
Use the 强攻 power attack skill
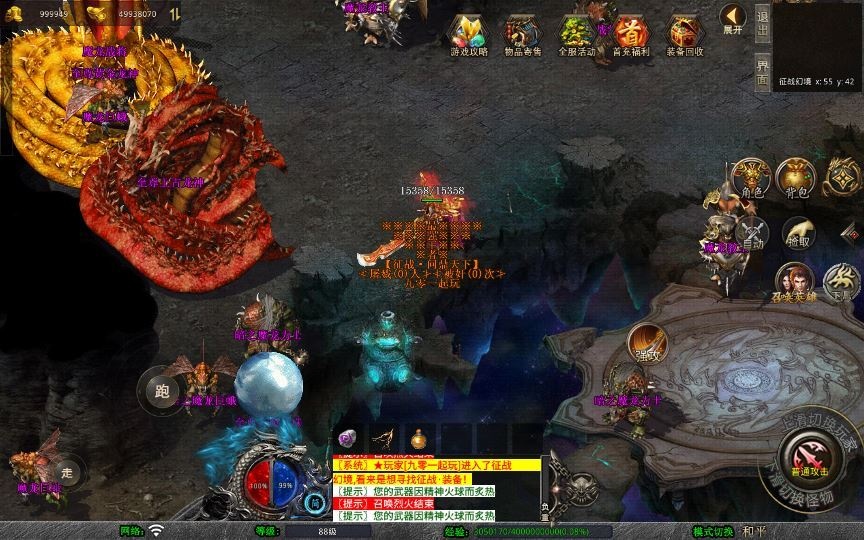point(647,343)
